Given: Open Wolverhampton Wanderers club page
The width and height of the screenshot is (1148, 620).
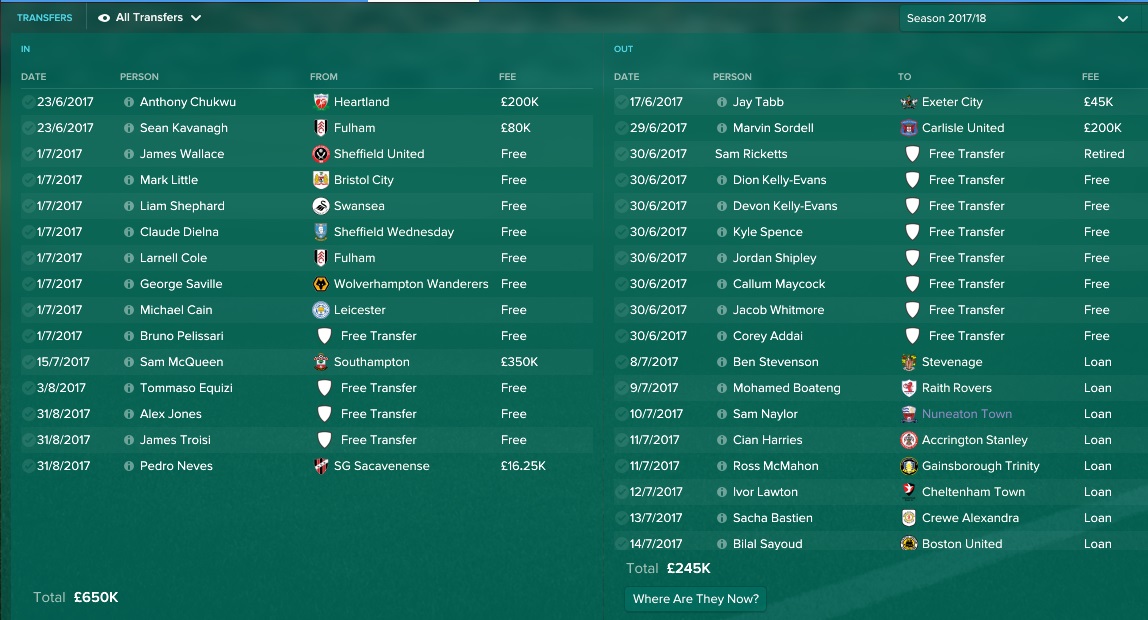Looking at the screenshot, I should [410, 284].
